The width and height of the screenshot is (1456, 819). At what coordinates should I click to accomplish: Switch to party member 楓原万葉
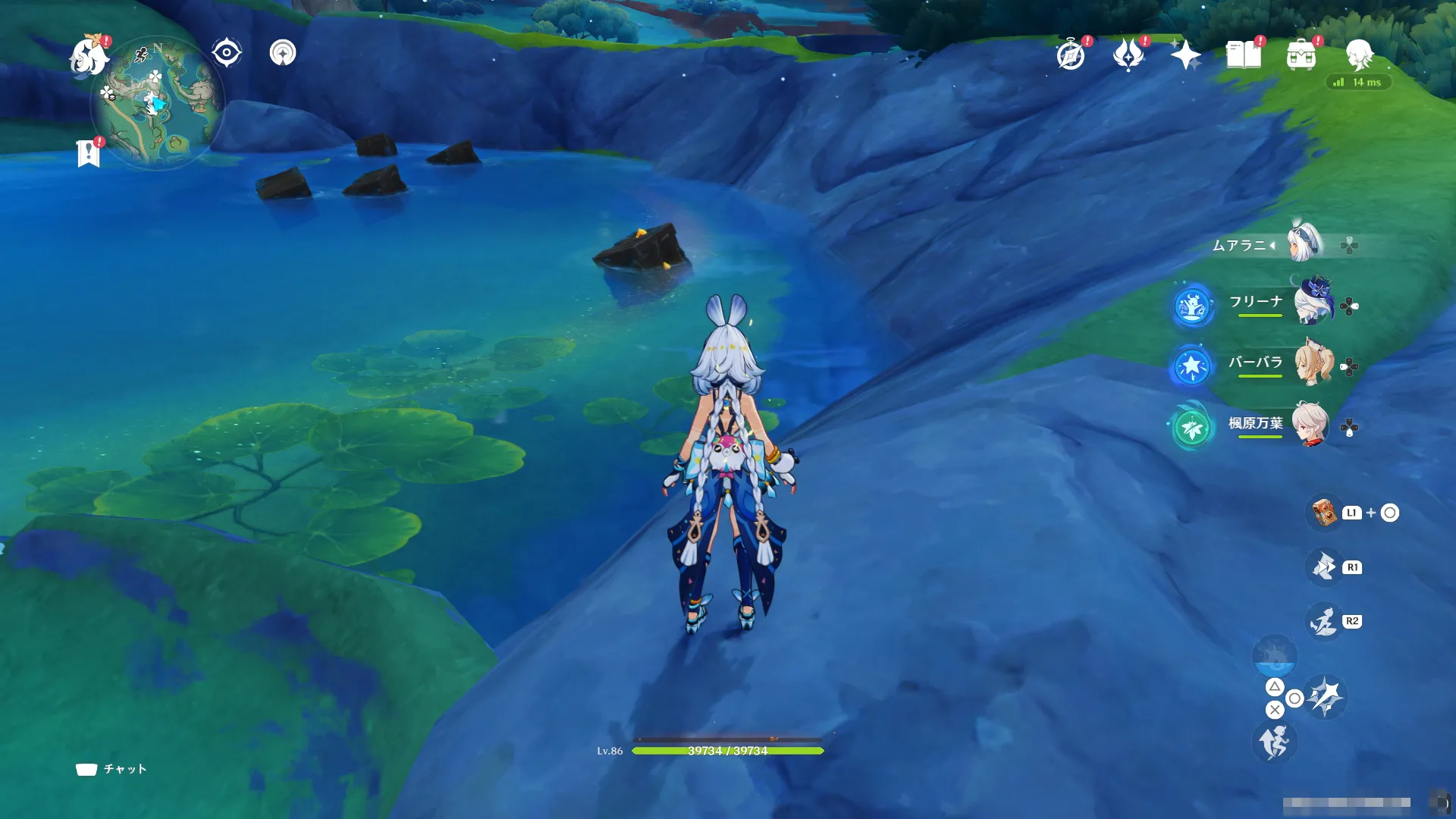(x=1310, y=425)
